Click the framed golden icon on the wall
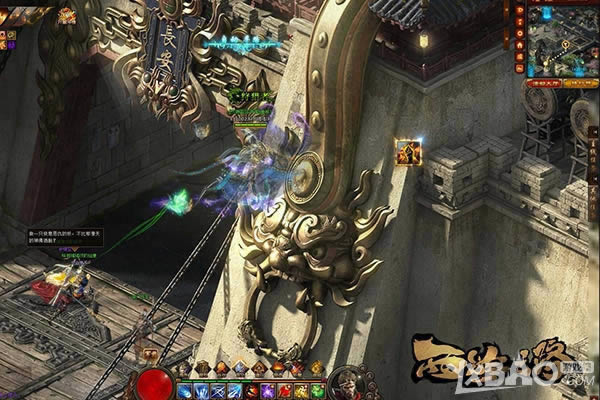Image resolution: width=600 pixels, height=400 pixels. click(408, 152)
